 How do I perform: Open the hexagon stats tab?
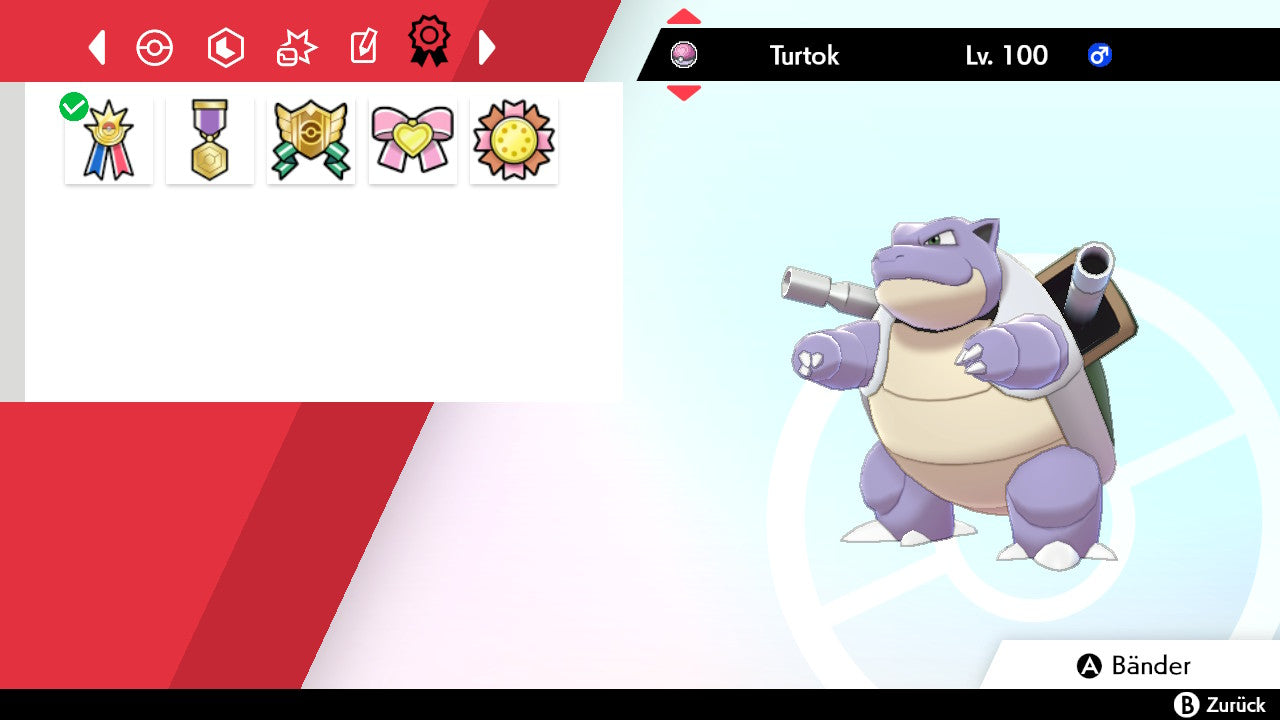tap(225, 47)
